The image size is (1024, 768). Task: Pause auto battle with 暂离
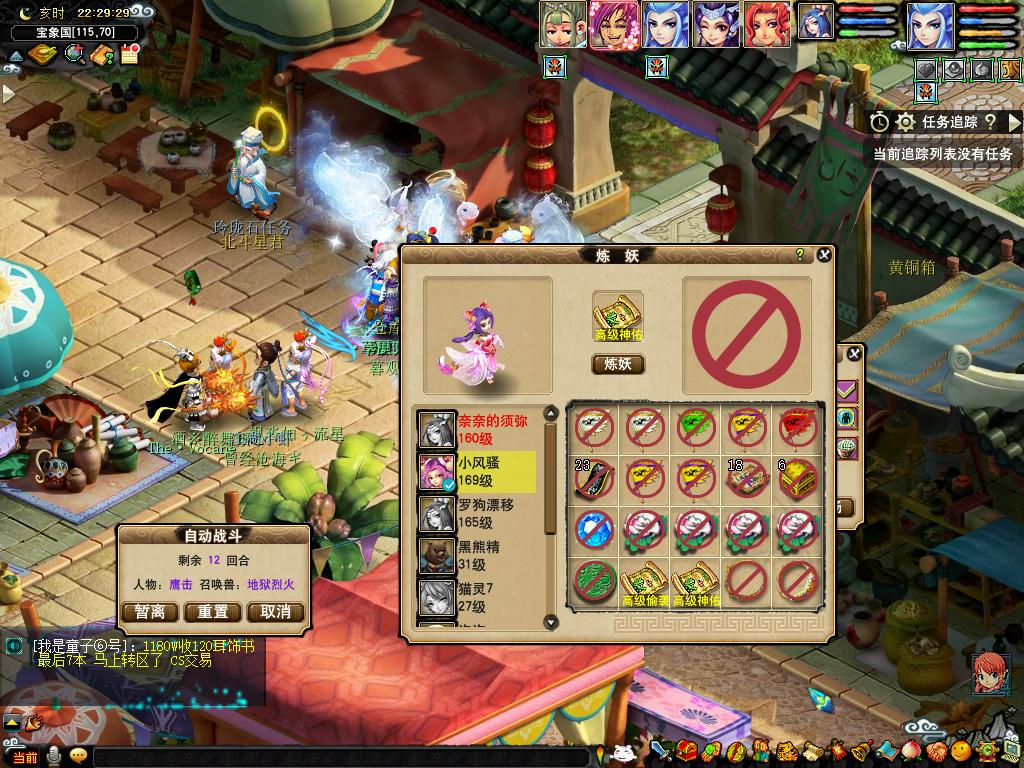150,612
